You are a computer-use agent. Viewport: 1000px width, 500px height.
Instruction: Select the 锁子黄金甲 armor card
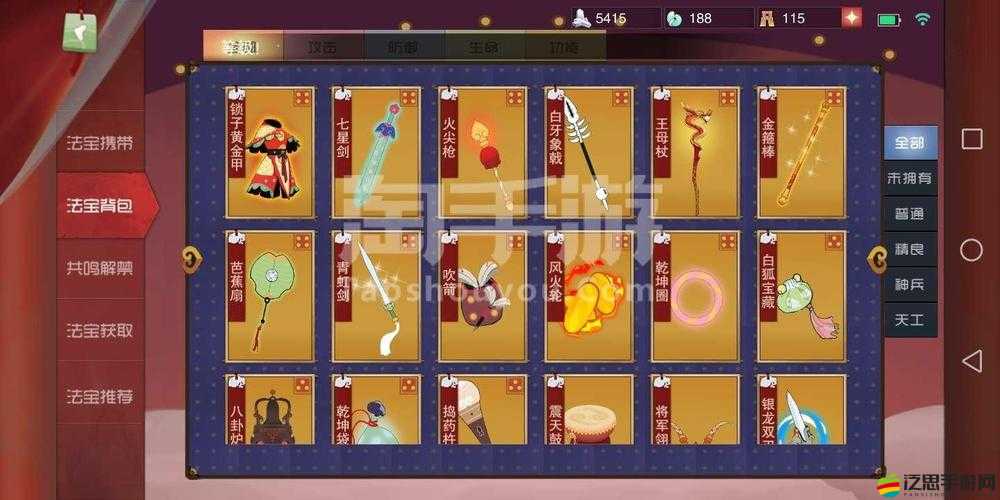click(x=270, y=152)
